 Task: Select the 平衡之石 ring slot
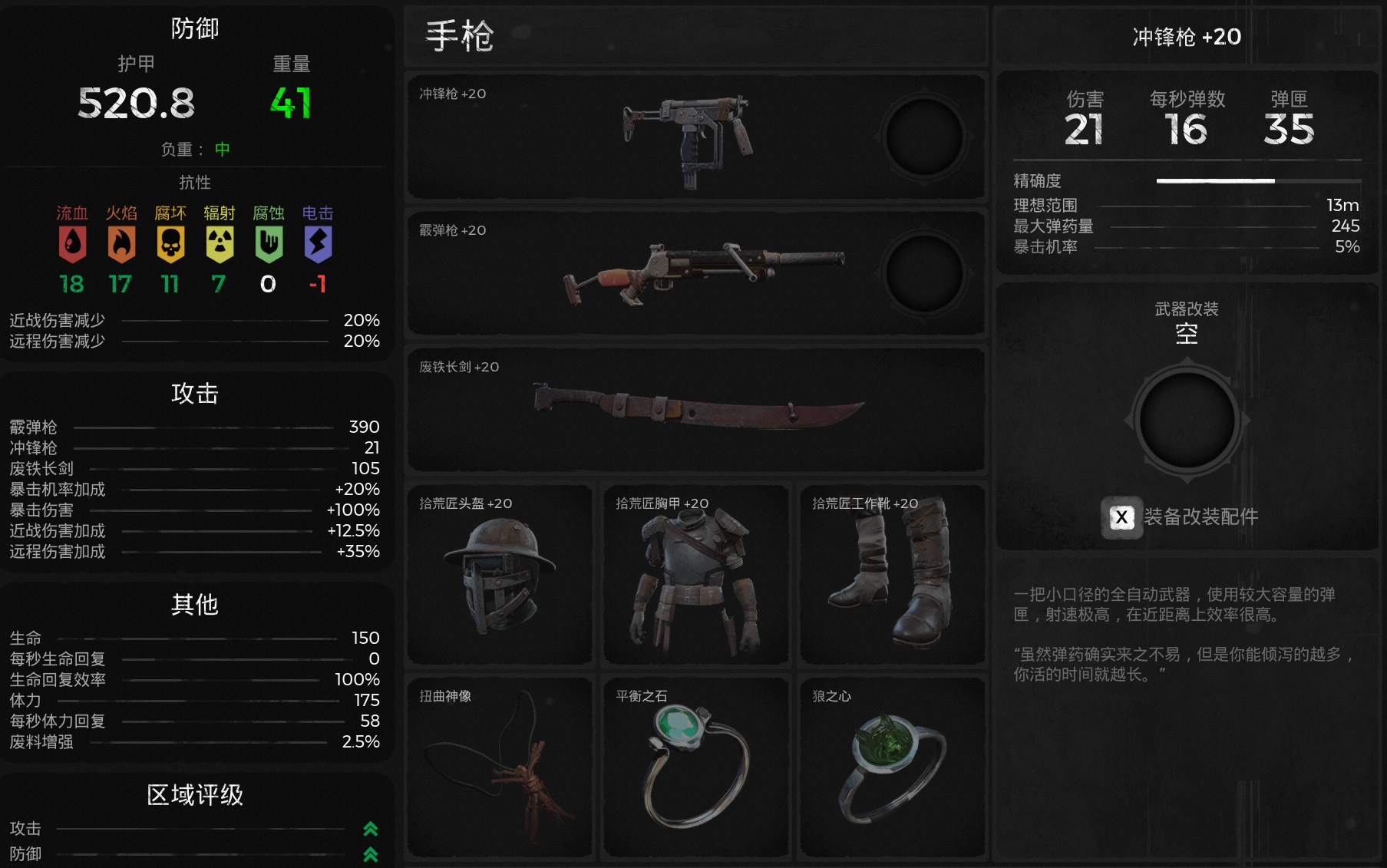point(696,767)
